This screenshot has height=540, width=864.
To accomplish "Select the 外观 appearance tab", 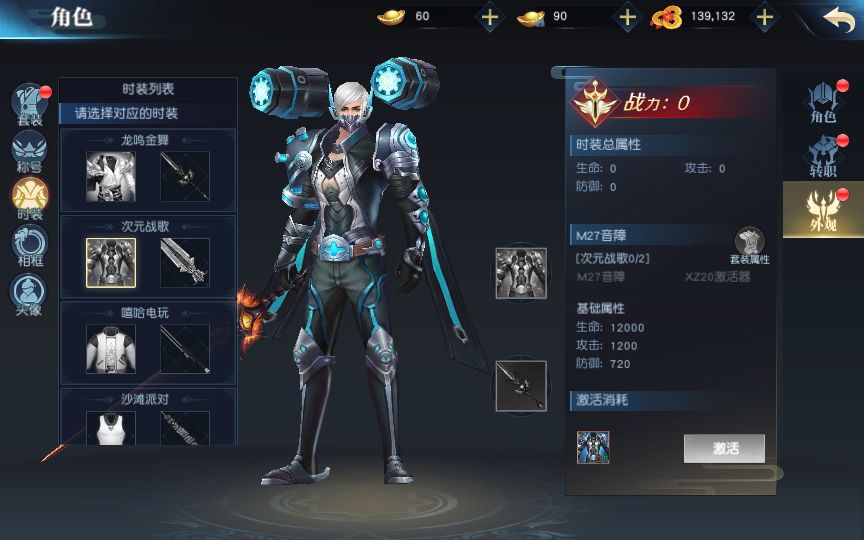I will [x=822, y=209].
